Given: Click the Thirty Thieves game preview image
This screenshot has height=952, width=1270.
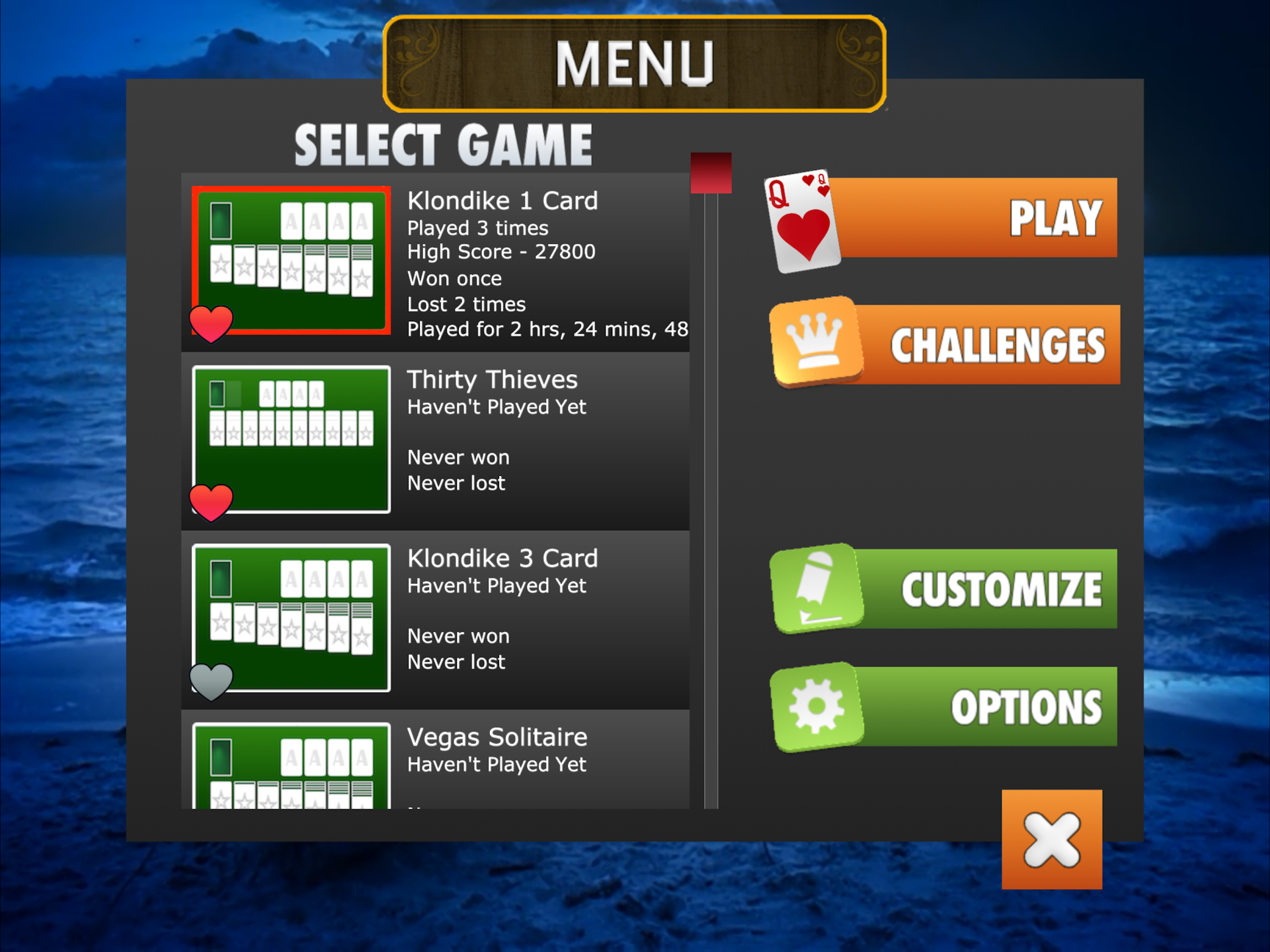Looking at the screenshot, I should pos(292,440).
